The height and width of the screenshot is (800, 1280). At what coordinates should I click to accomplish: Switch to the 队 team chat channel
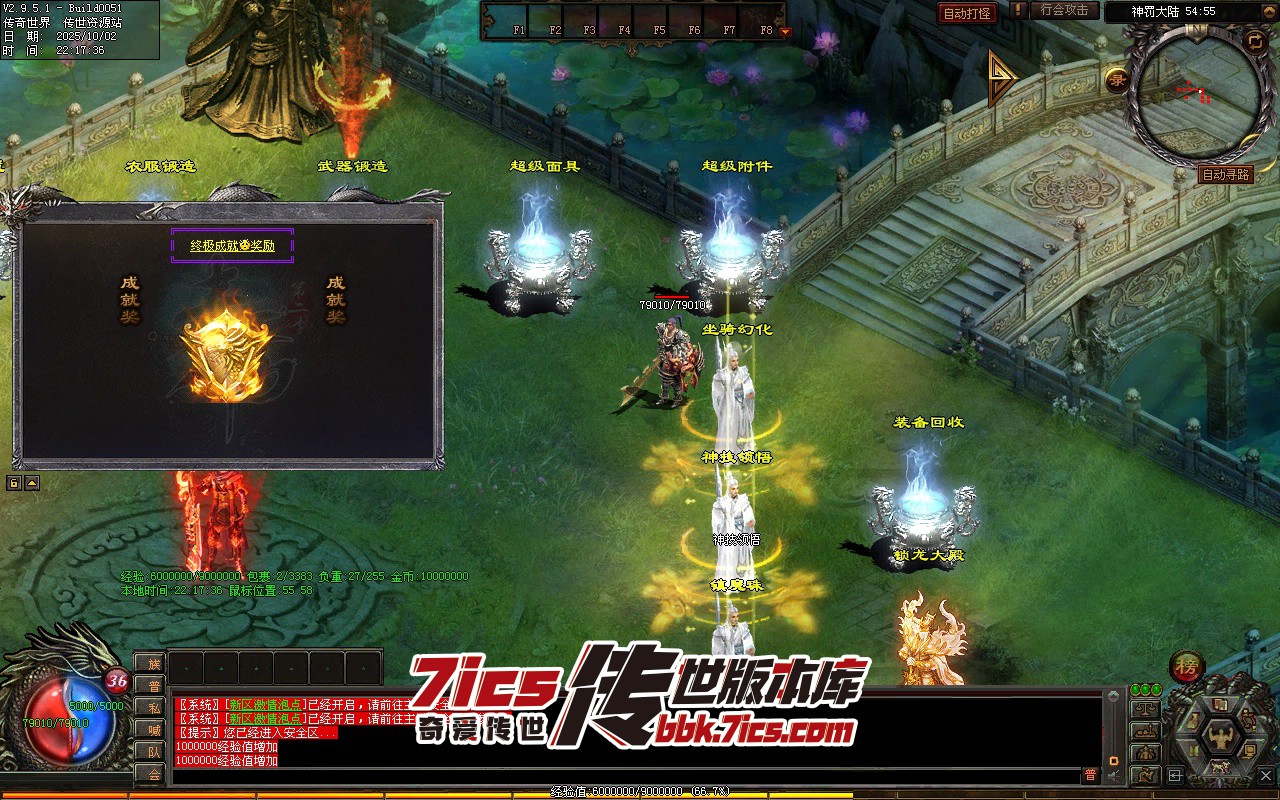[153, 752]
